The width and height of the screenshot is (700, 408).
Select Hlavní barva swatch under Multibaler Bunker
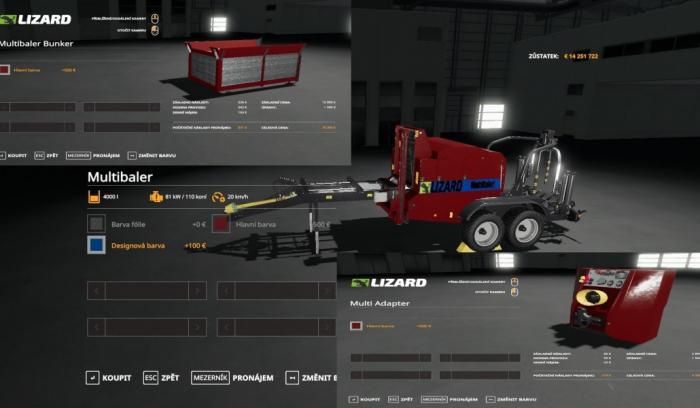pyautogui.click(x=5, y=71)
